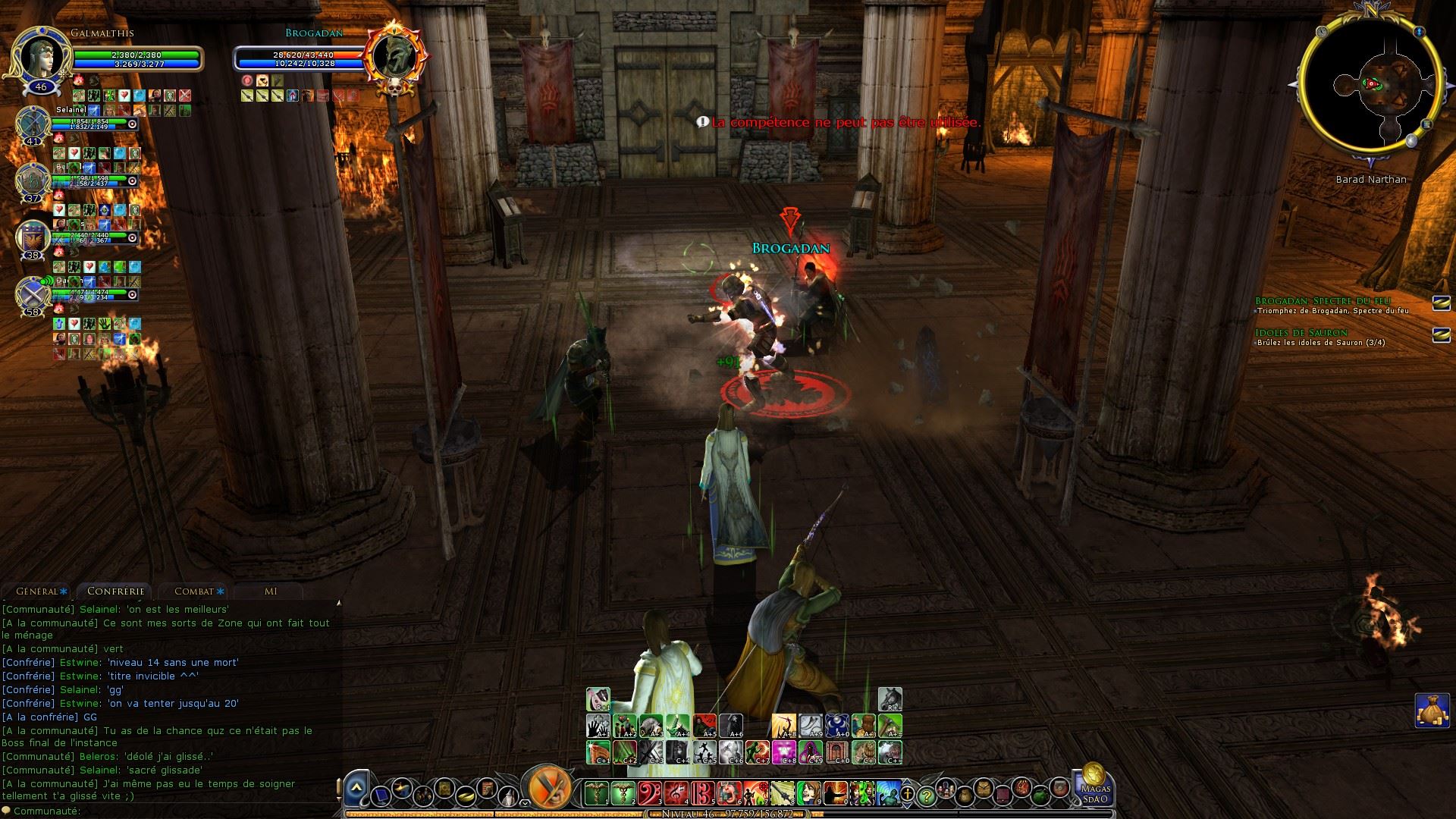This screenshot has height=819, width=1456.
Task: Activate the red treble clef ballad skill
Action: click(x=676, y=793)
